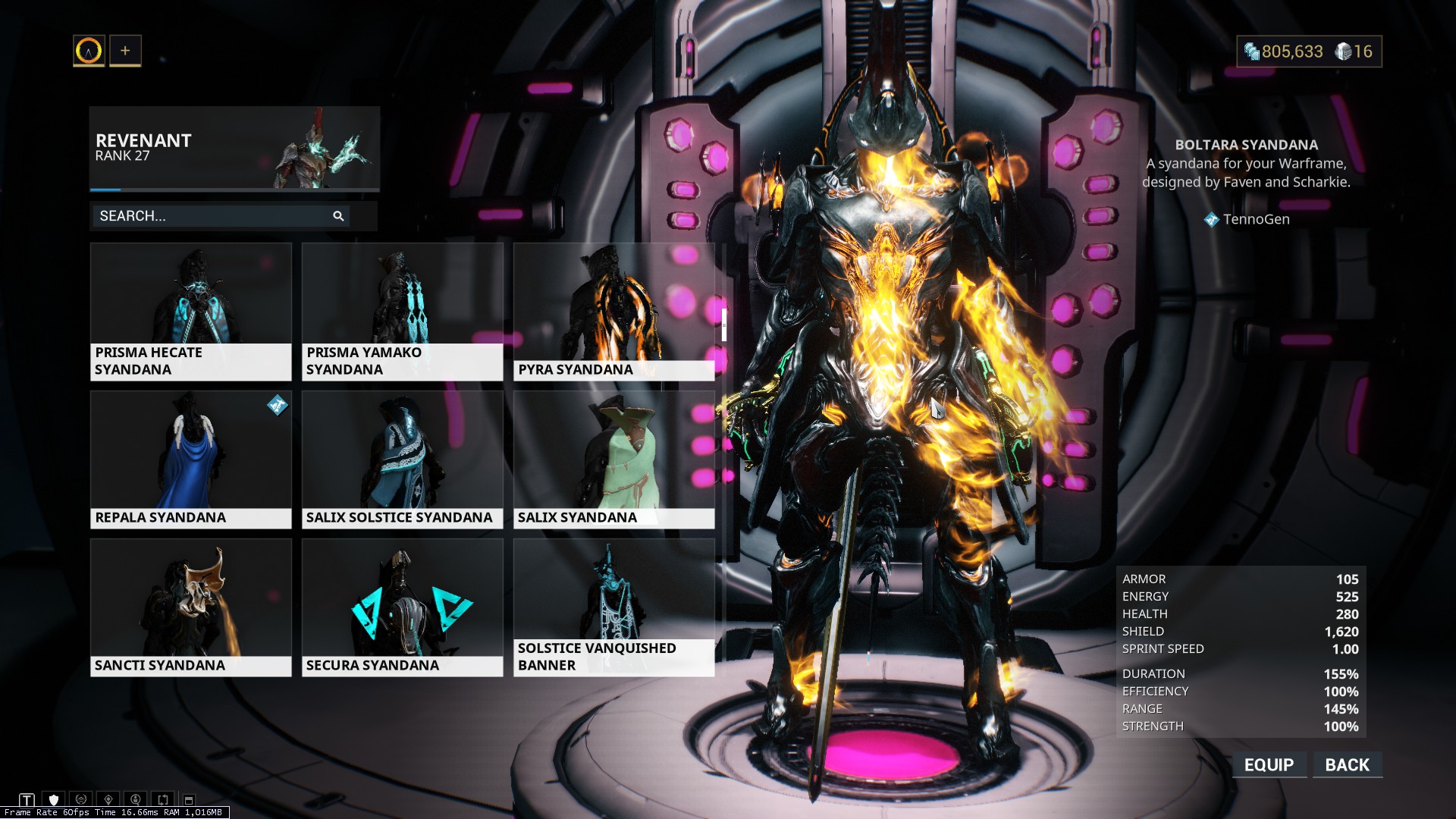Choose the Secura Syandana tile
Screen dimensions: 1456x819
tap(402, 607)
